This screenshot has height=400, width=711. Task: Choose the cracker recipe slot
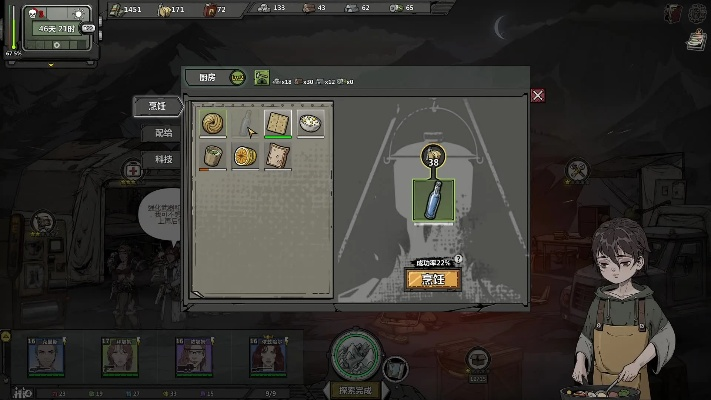point(278,123)
